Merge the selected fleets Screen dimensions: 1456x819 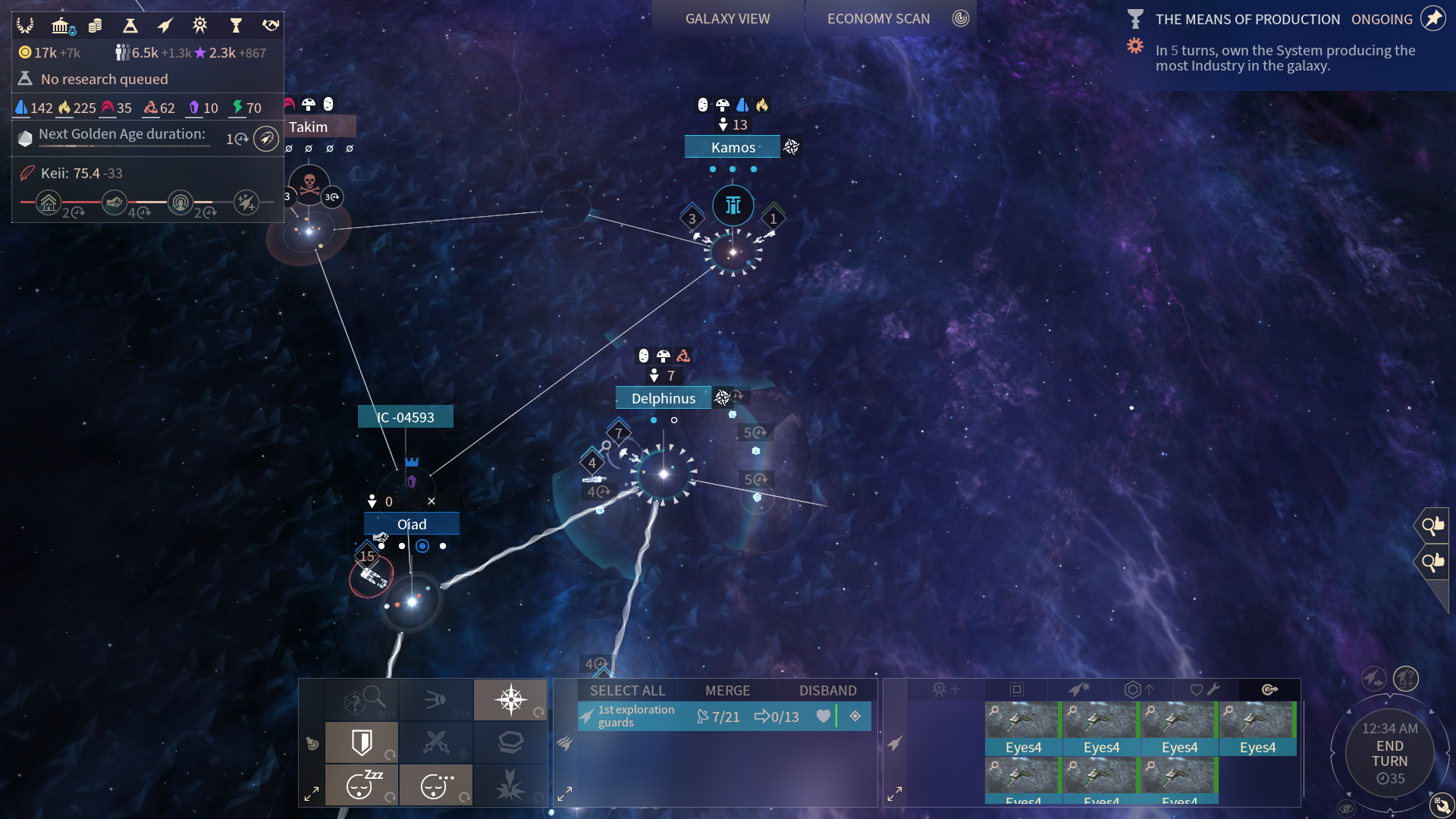(x=727, y=690)
